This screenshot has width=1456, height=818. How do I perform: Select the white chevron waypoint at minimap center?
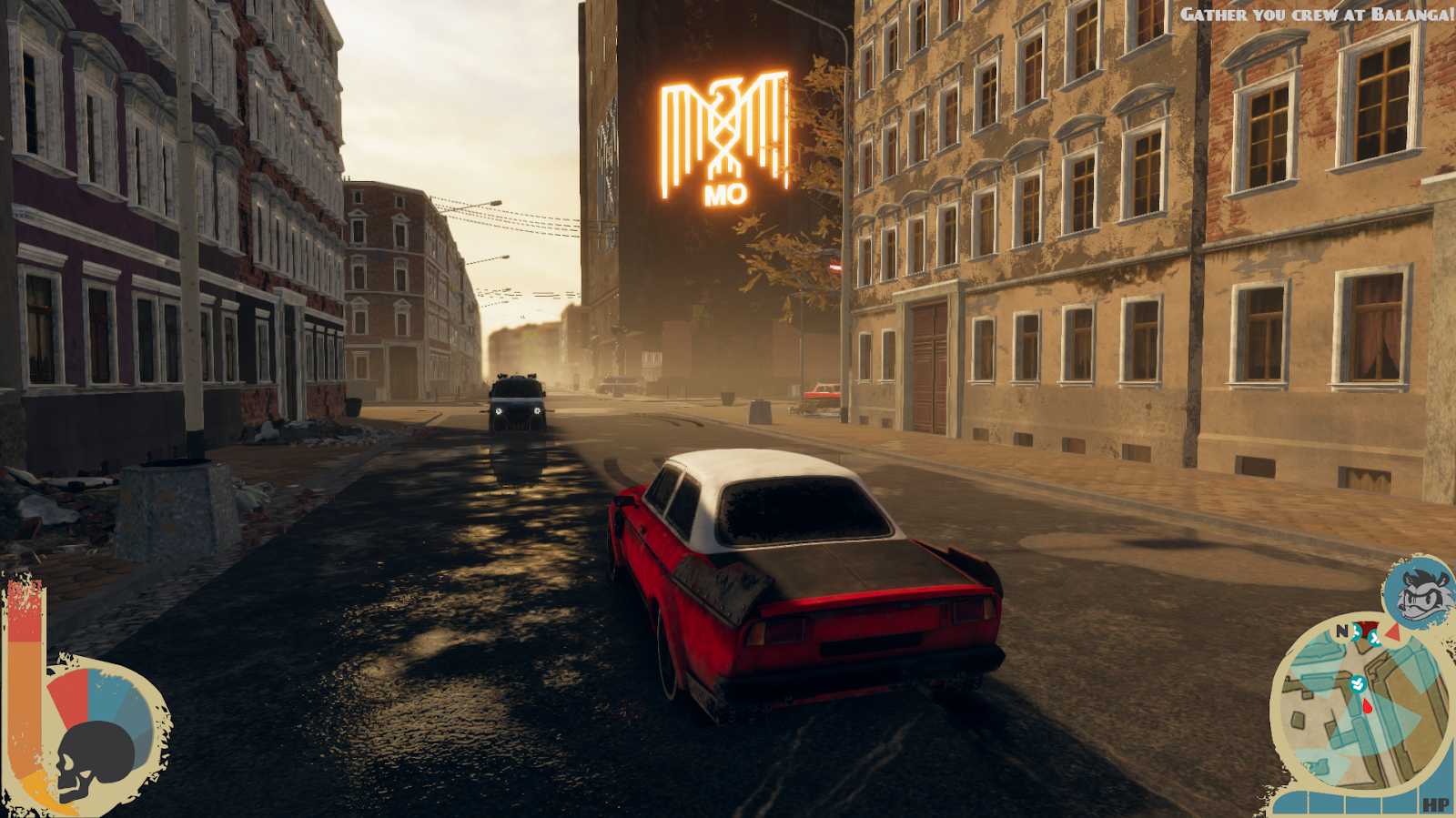tap(1358, 683)
